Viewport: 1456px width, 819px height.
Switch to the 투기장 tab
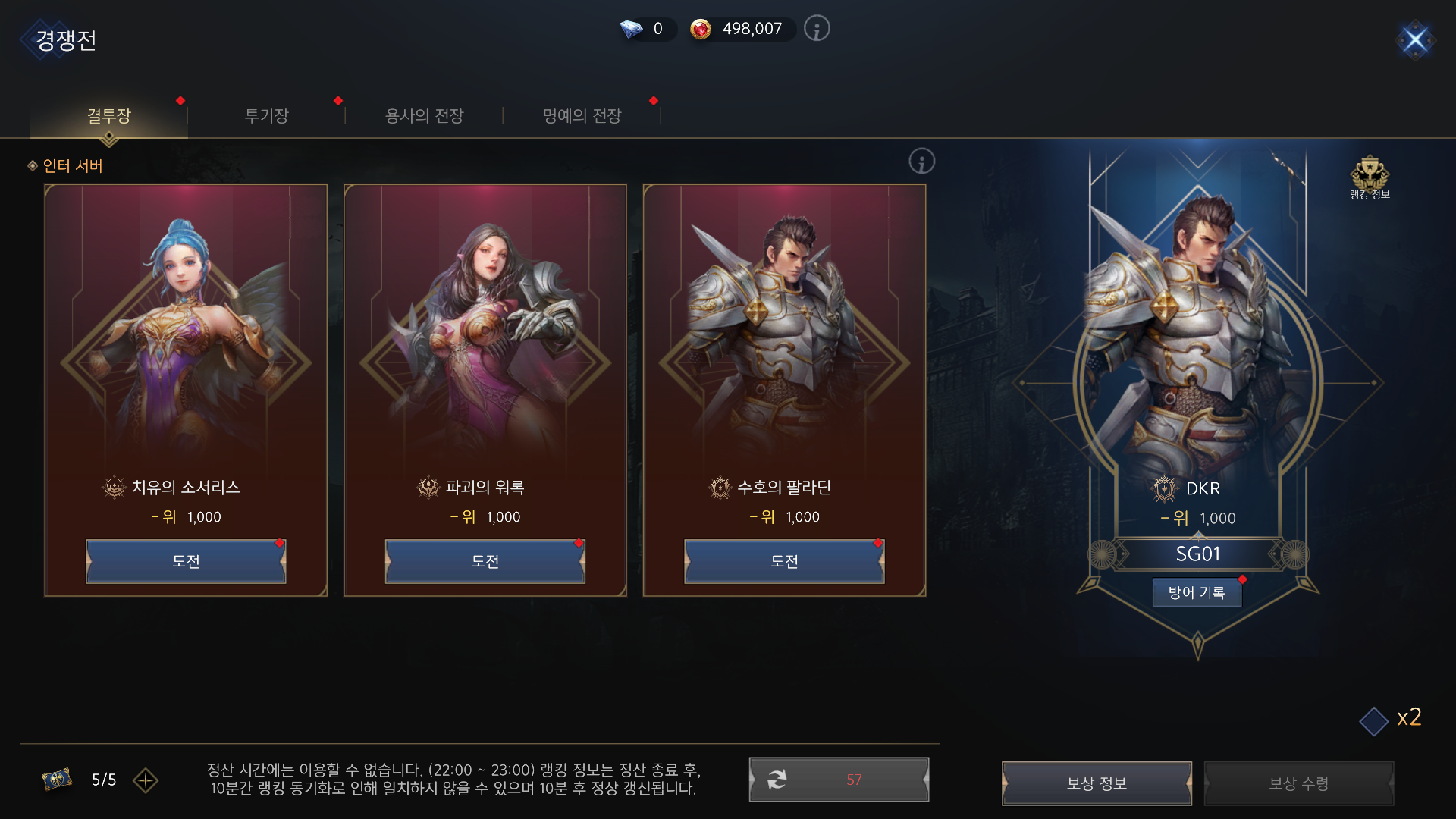pos(266,115)
